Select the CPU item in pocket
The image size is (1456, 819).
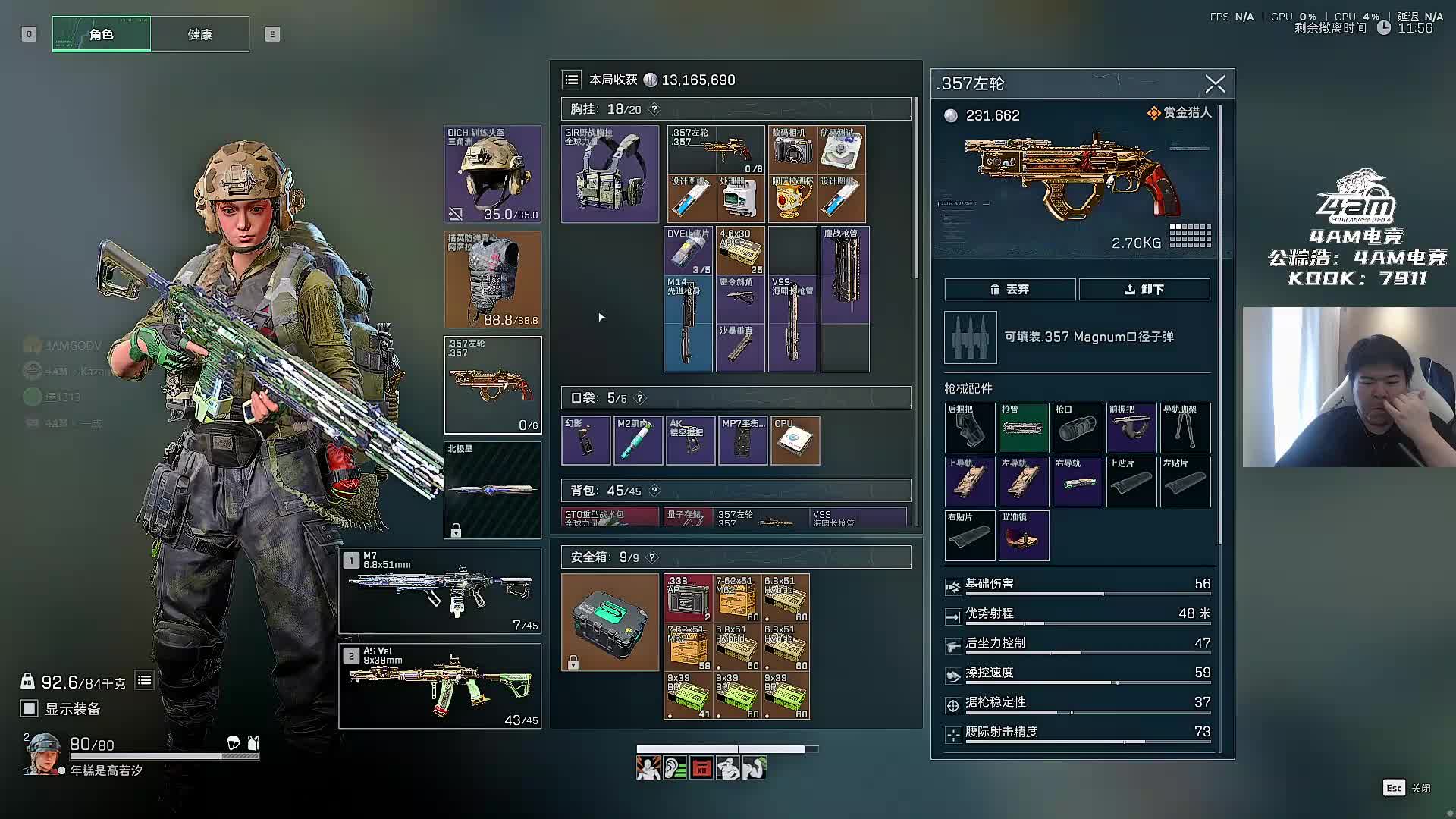pyautogui.click(x=795, y=441)
